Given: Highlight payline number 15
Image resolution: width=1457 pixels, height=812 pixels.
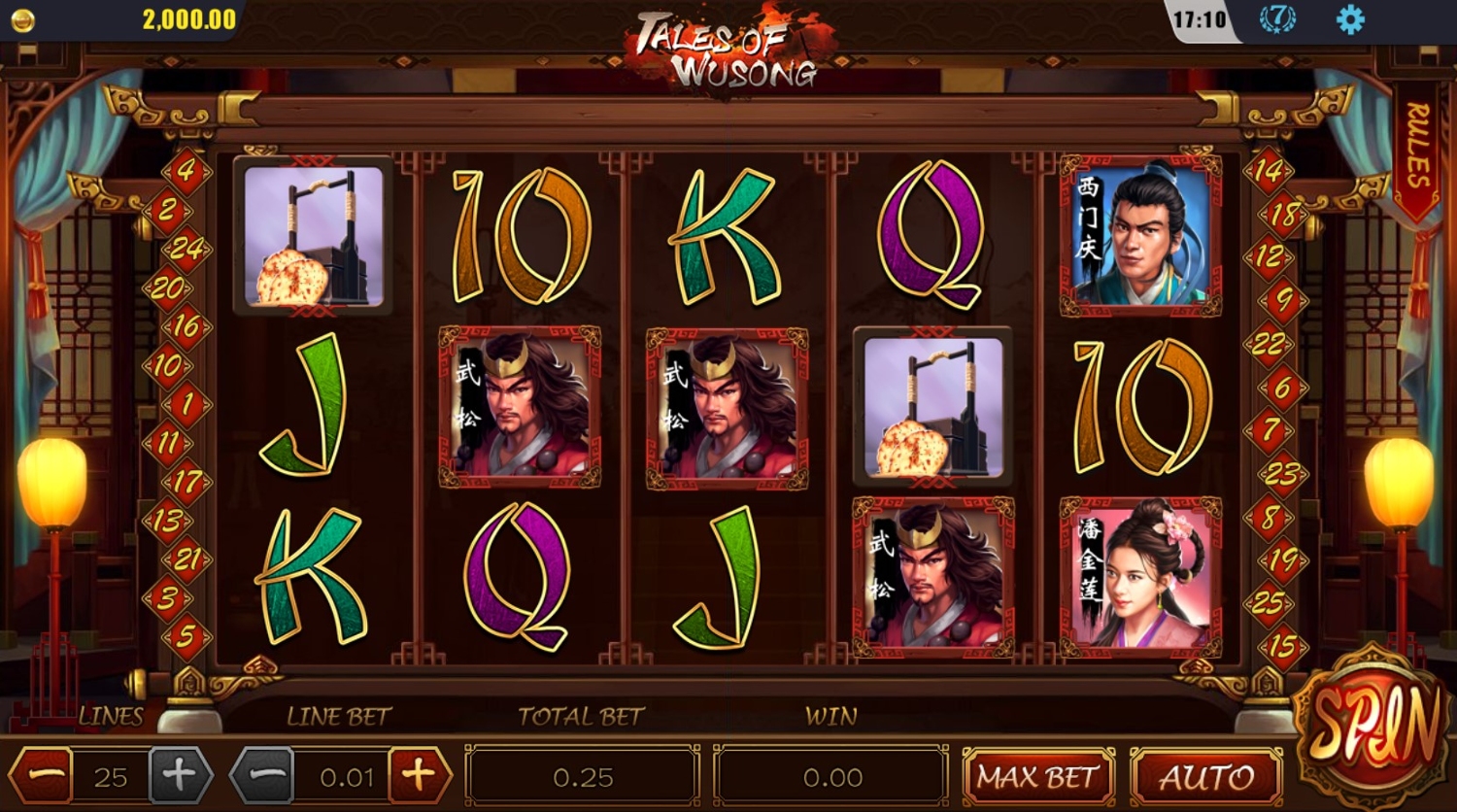Looking at the screenshot, I should pos(1282,645).
